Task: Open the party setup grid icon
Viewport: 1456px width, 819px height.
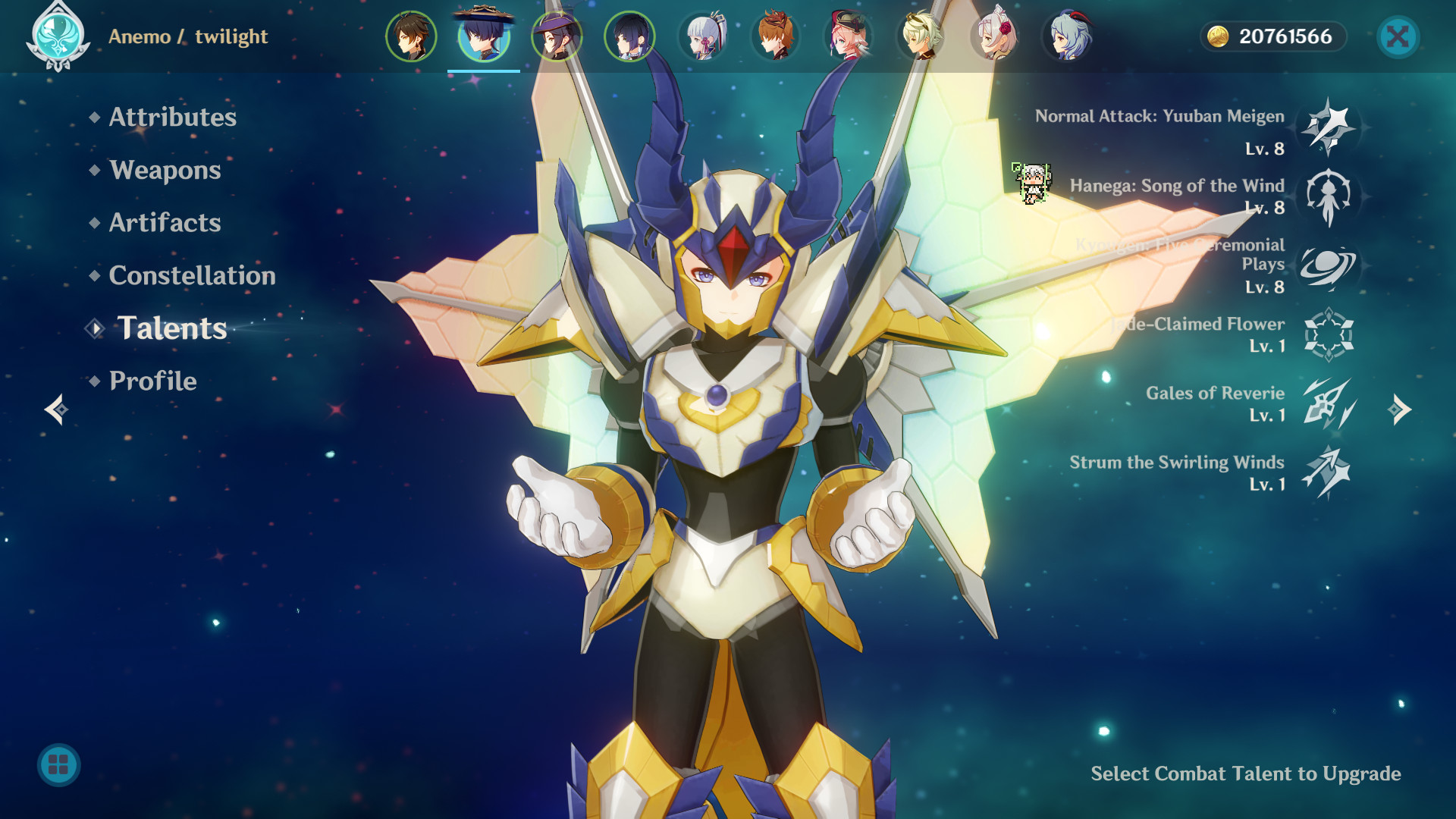Action: pyautogui.click(x=57, y=765)
